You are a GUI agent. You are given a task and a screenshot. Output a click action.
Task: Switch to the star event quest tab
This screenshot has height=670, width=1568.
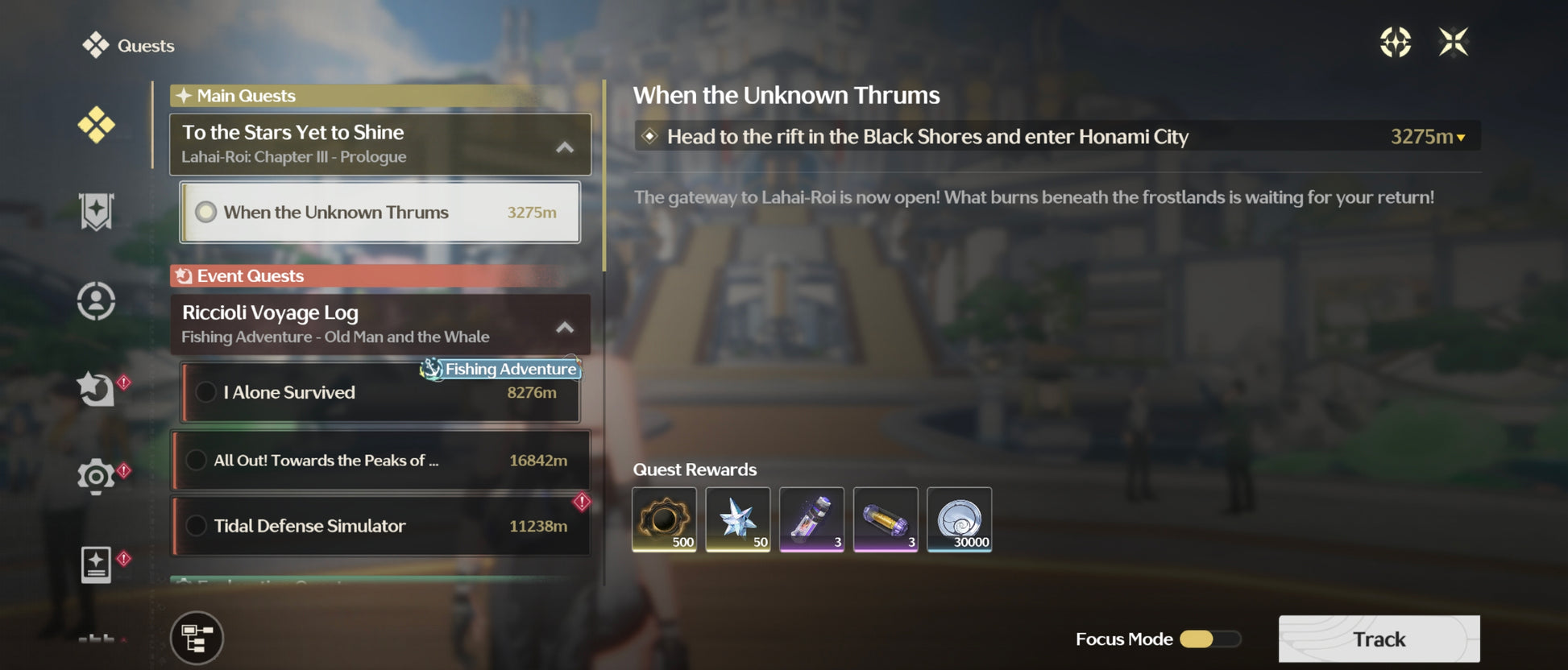[x=96, y=389]
